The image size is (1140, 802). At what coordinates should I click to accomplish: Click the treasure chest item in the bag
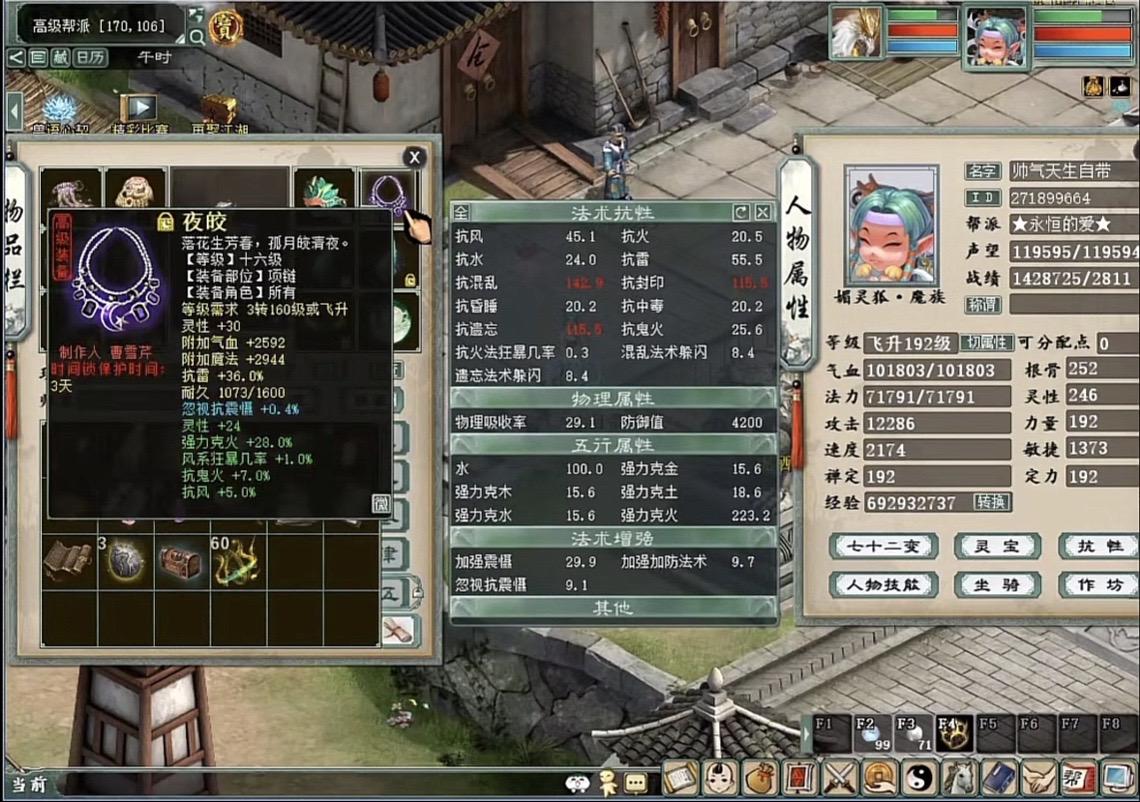(x=179, y=562)
